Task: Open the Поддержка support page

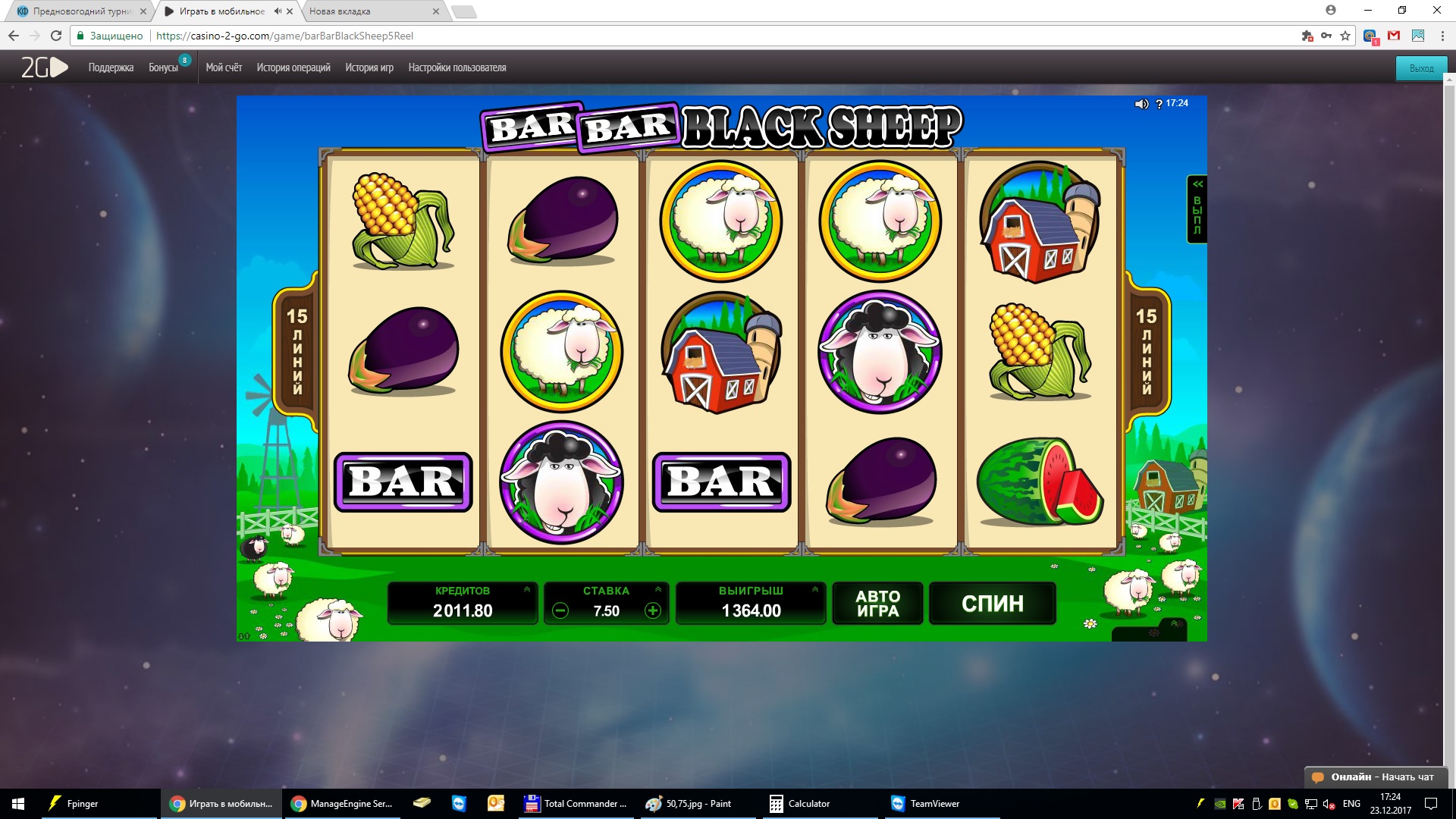Action: 111,67
